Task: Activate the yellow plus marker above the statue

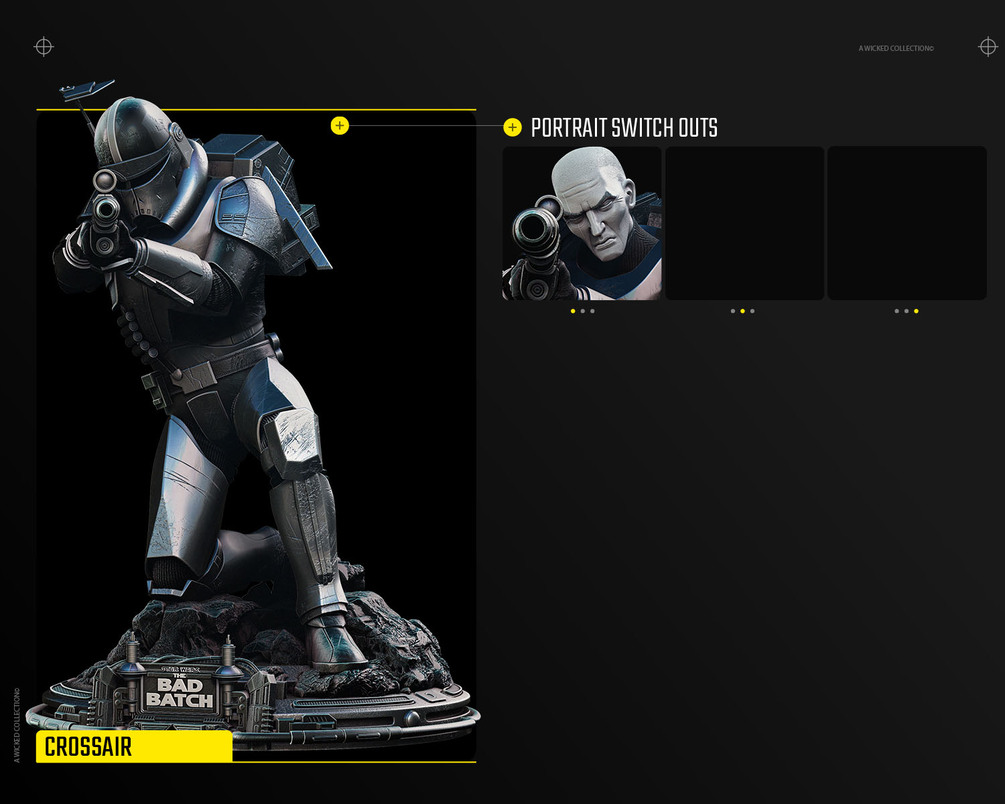Action: 340,125
